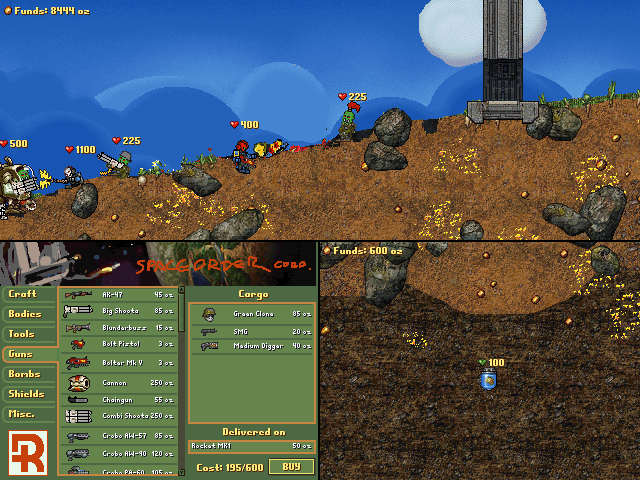Click the Medium Digger in cargo
The height and width of the screenshot is (480, 640).
point(252,346)
